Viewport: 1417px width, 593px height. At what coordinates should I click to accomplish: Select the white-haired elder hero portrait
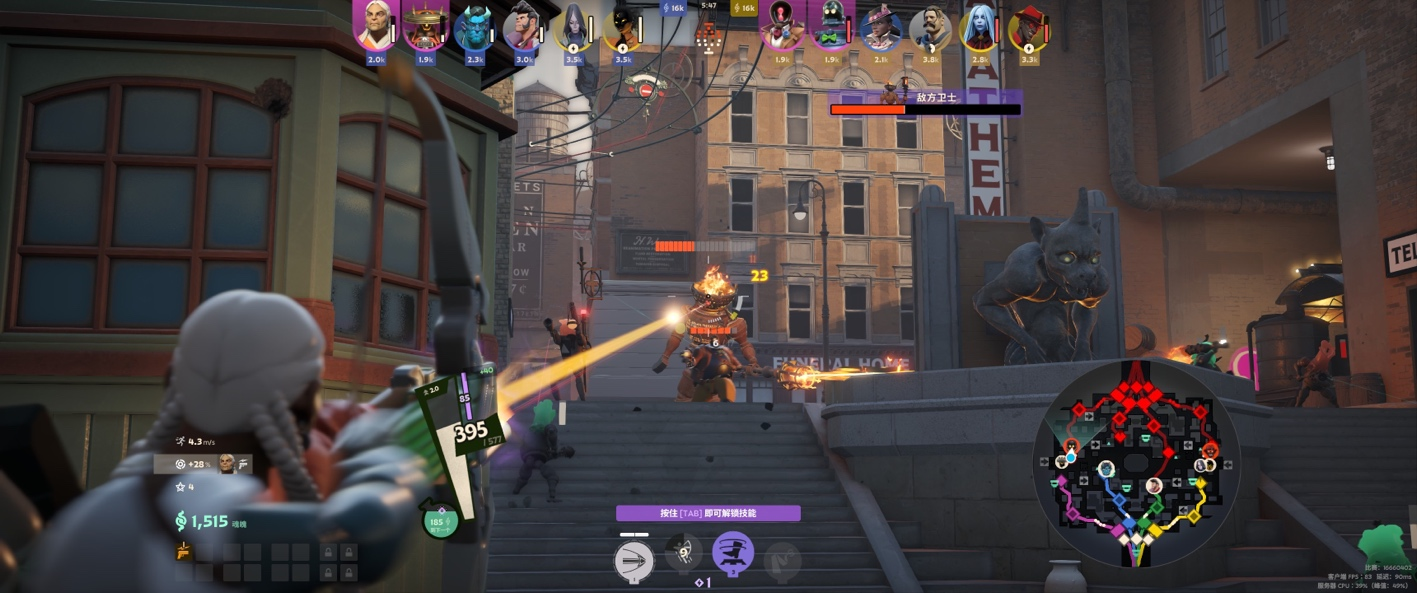point(375,27)
